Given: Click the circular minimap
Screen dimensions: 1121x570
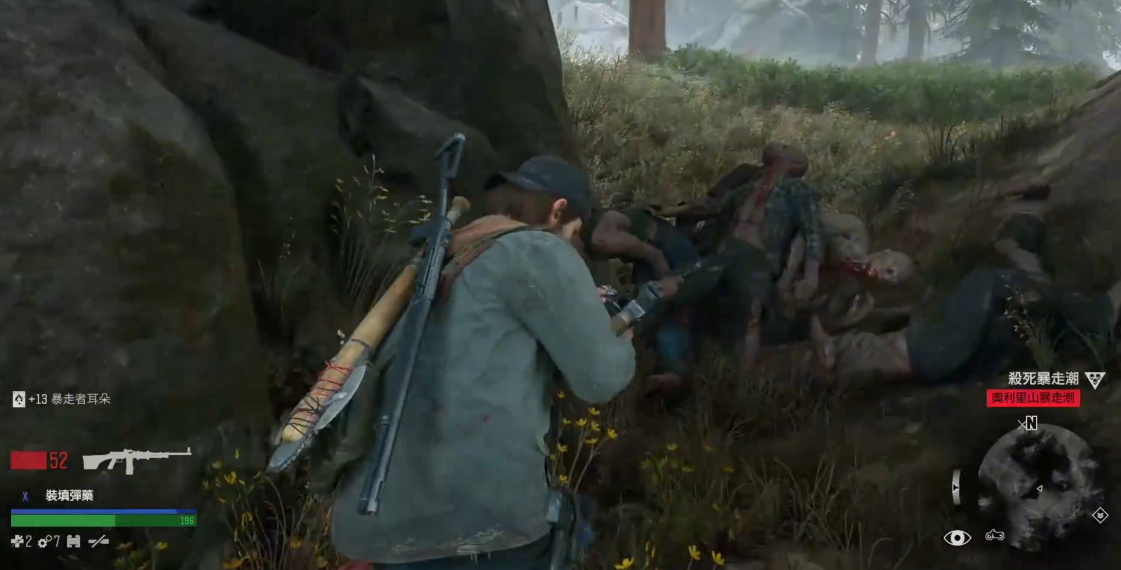Looking at the screenshot, I should pyautogui.click(x=1038, y=485).
